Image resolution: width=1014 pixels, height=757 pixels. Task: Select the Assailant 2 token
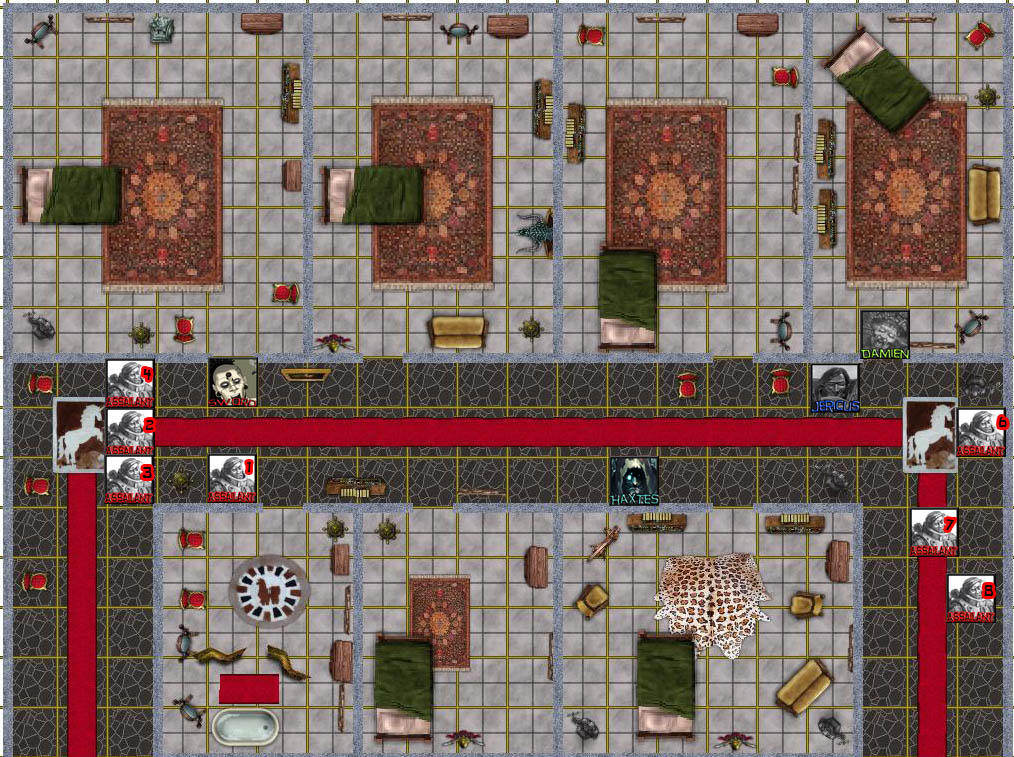130,432
